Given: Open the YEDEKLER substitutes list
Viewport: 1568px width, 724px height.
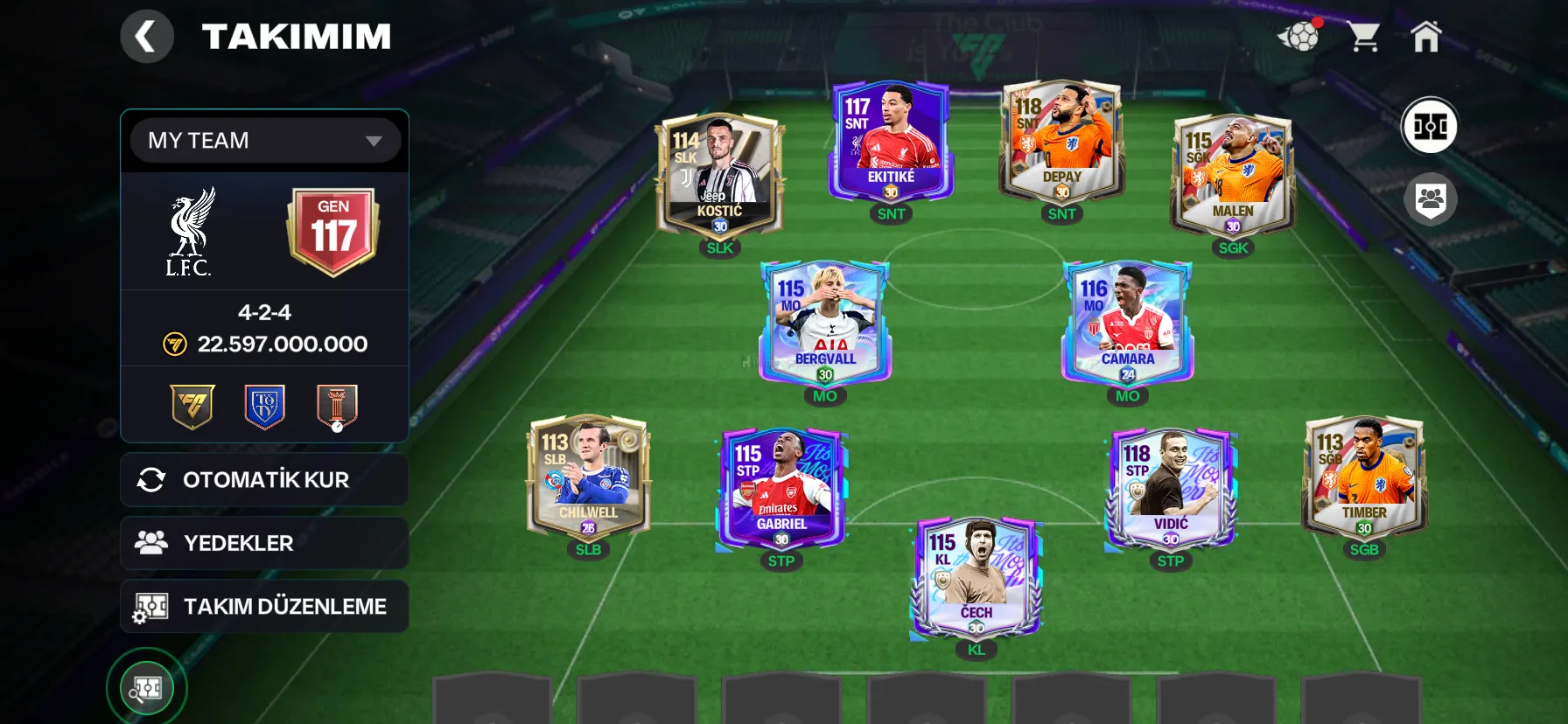Looking at the screenshot, I should 264,543.
